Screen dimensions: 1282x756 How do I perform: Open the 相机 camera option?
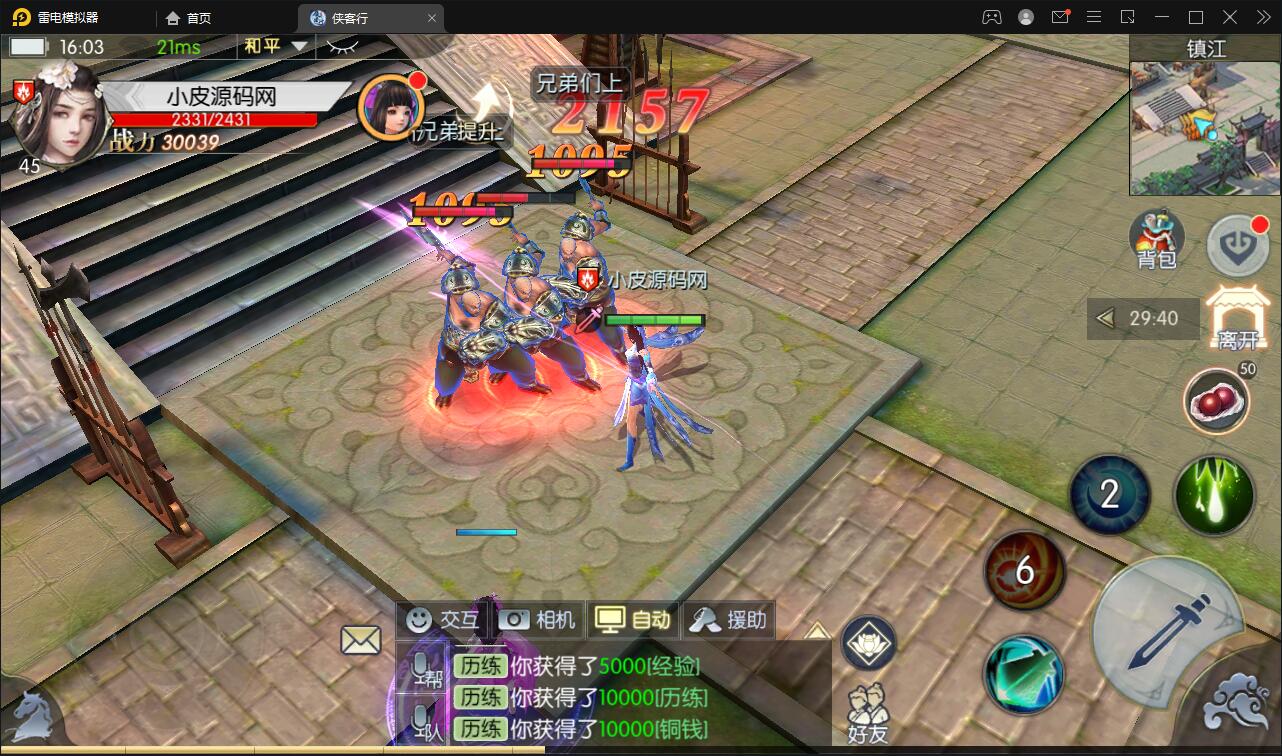pos(537,620)
